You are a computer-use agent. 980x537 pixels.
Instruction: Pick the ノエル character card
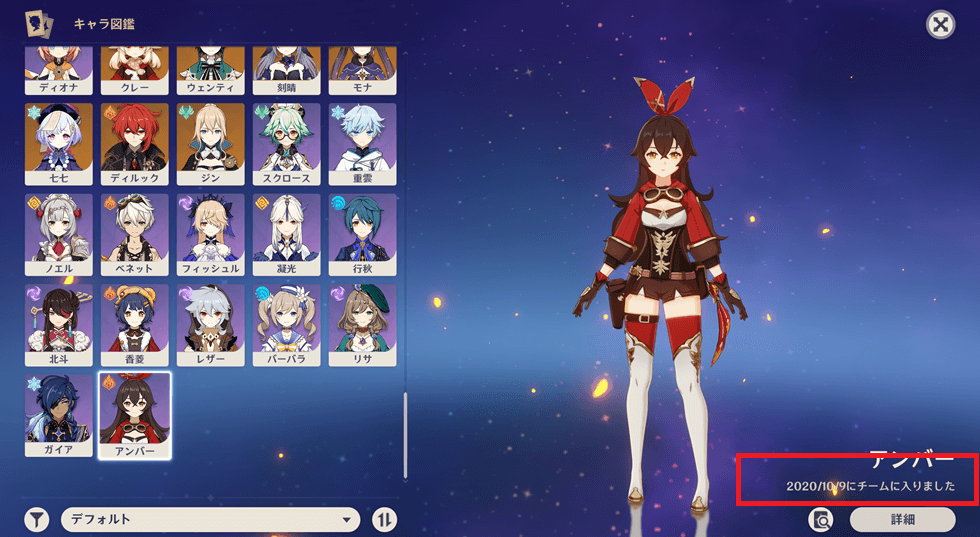[58, 235]
